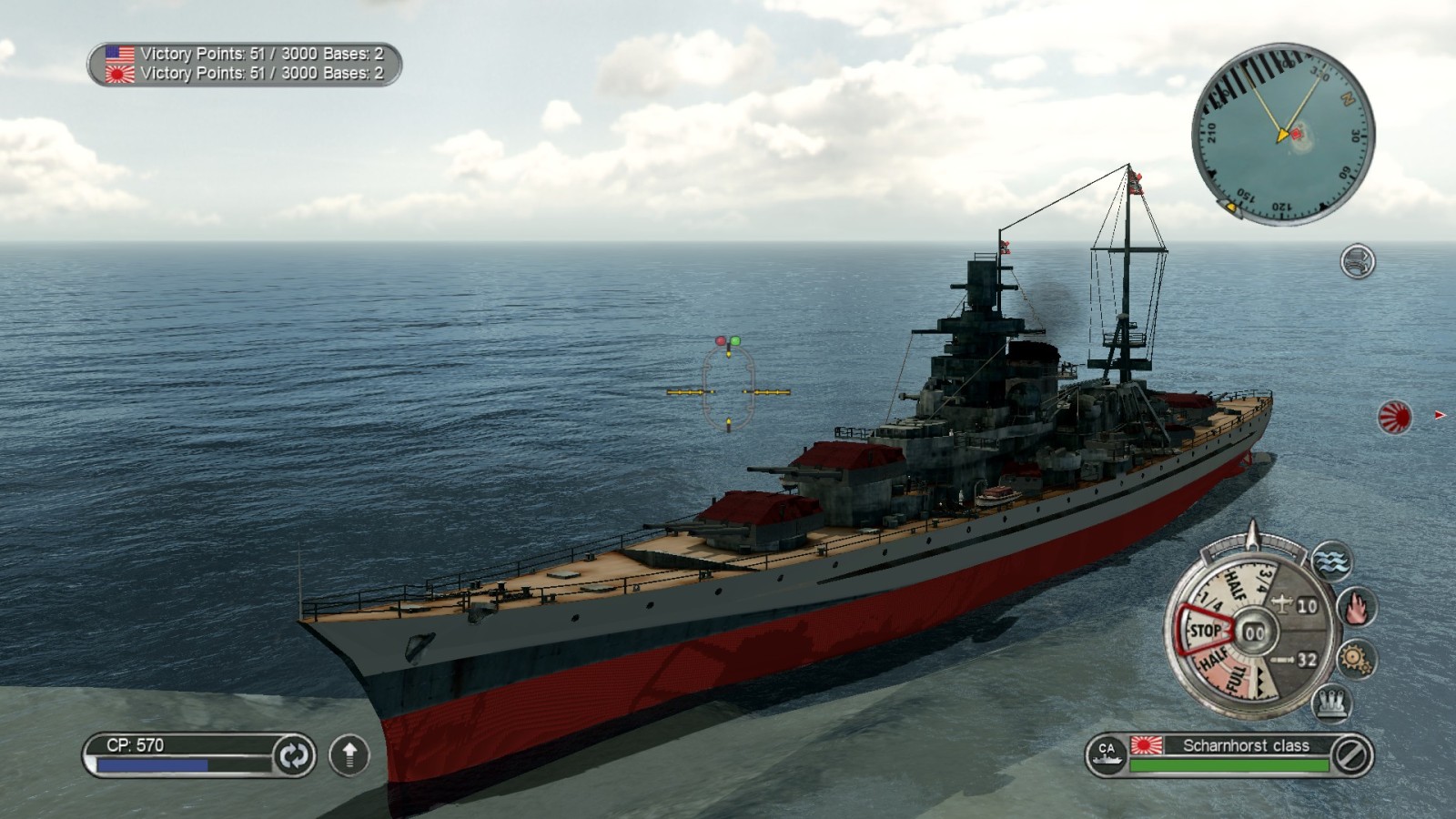Open the compass minimap
The width and height of the screenshot is (1456, 819).
click(x=1282, y=135)
